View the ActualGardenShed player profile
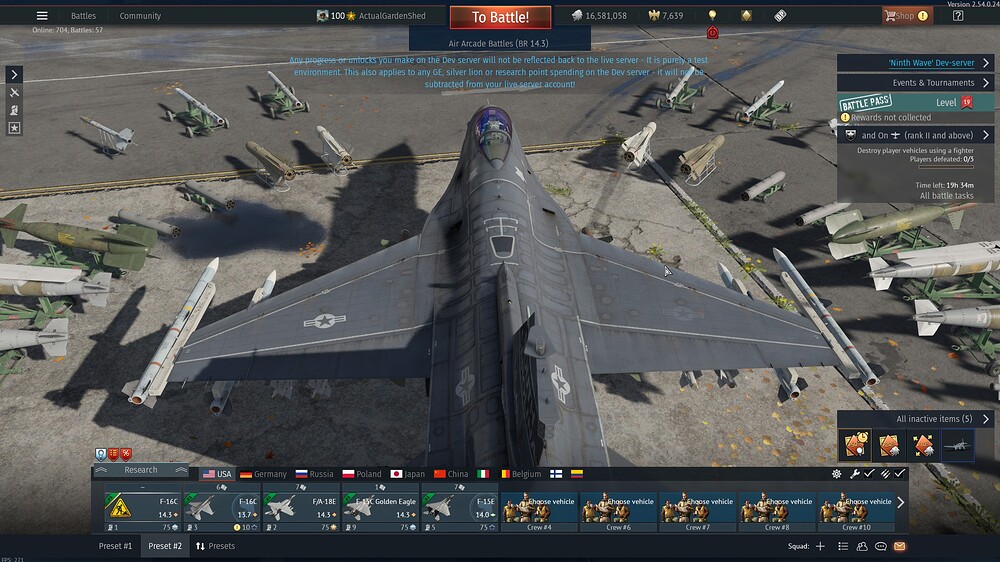The height and width of the screenshot is (562, 1000). [x=394, y=16]
